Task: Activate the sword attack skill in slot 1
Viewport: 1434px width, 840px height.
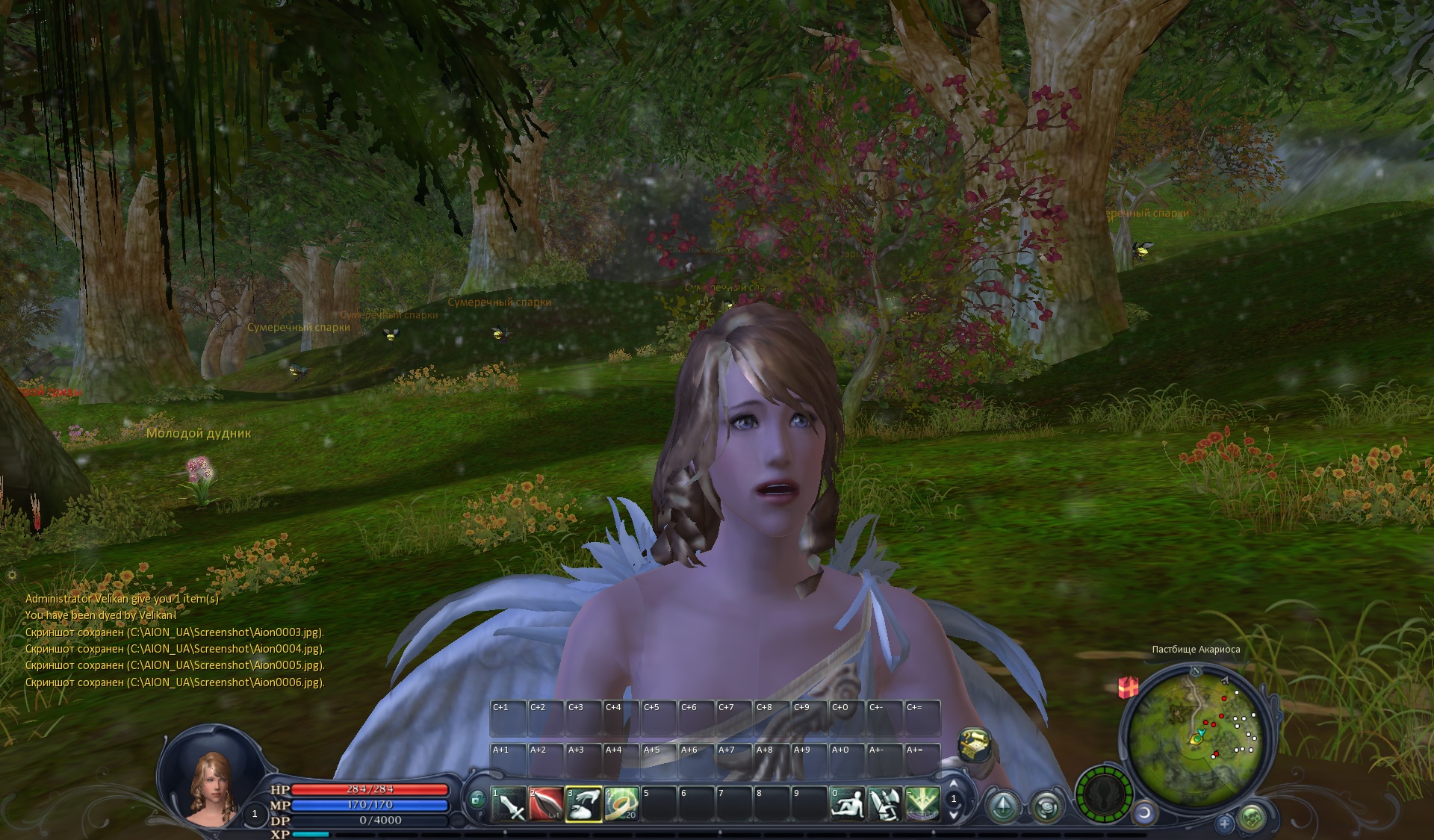Action: point(509,804)
